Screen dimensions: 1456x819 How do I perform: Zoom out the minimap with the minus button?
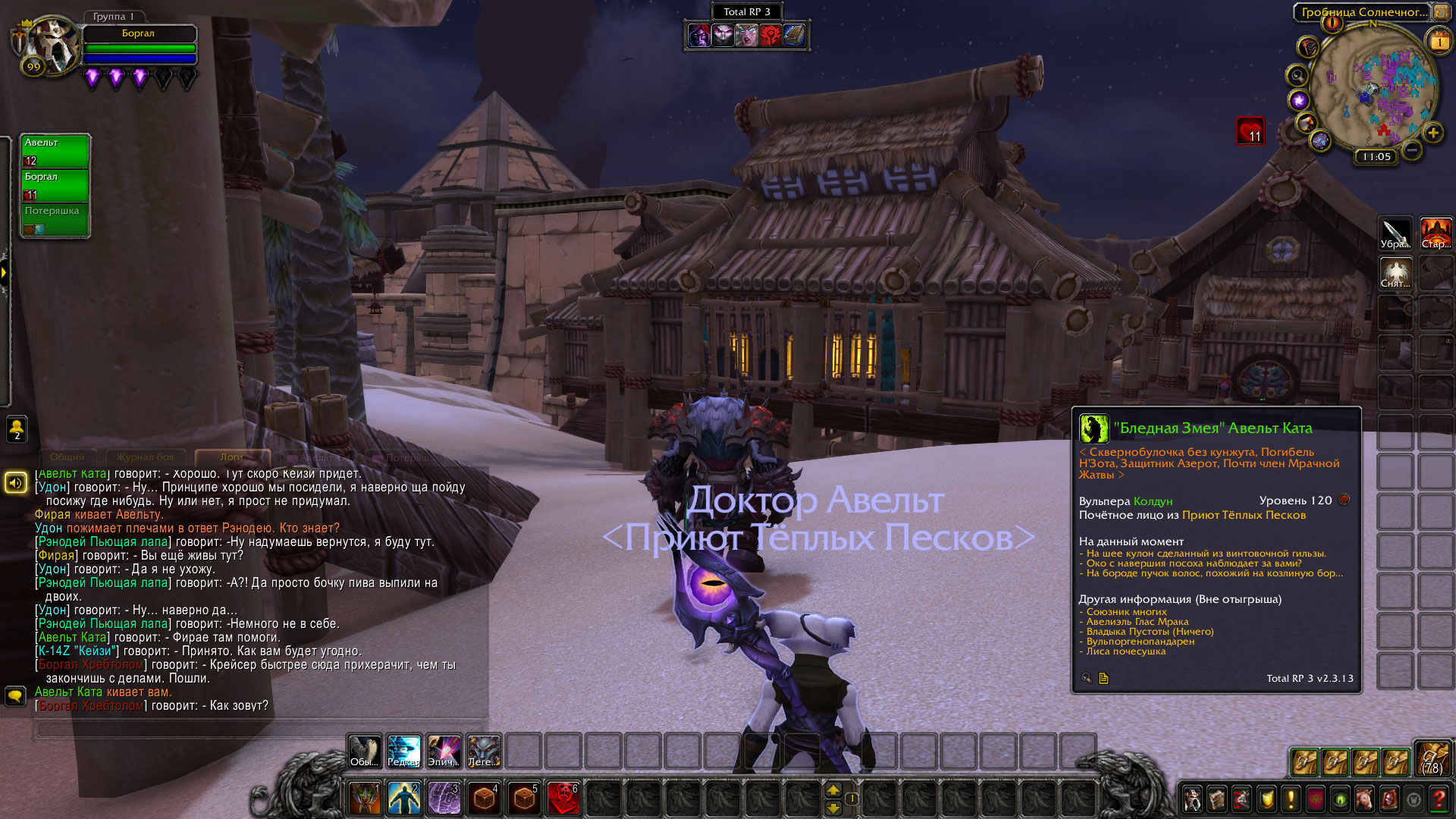(1411, 150)
